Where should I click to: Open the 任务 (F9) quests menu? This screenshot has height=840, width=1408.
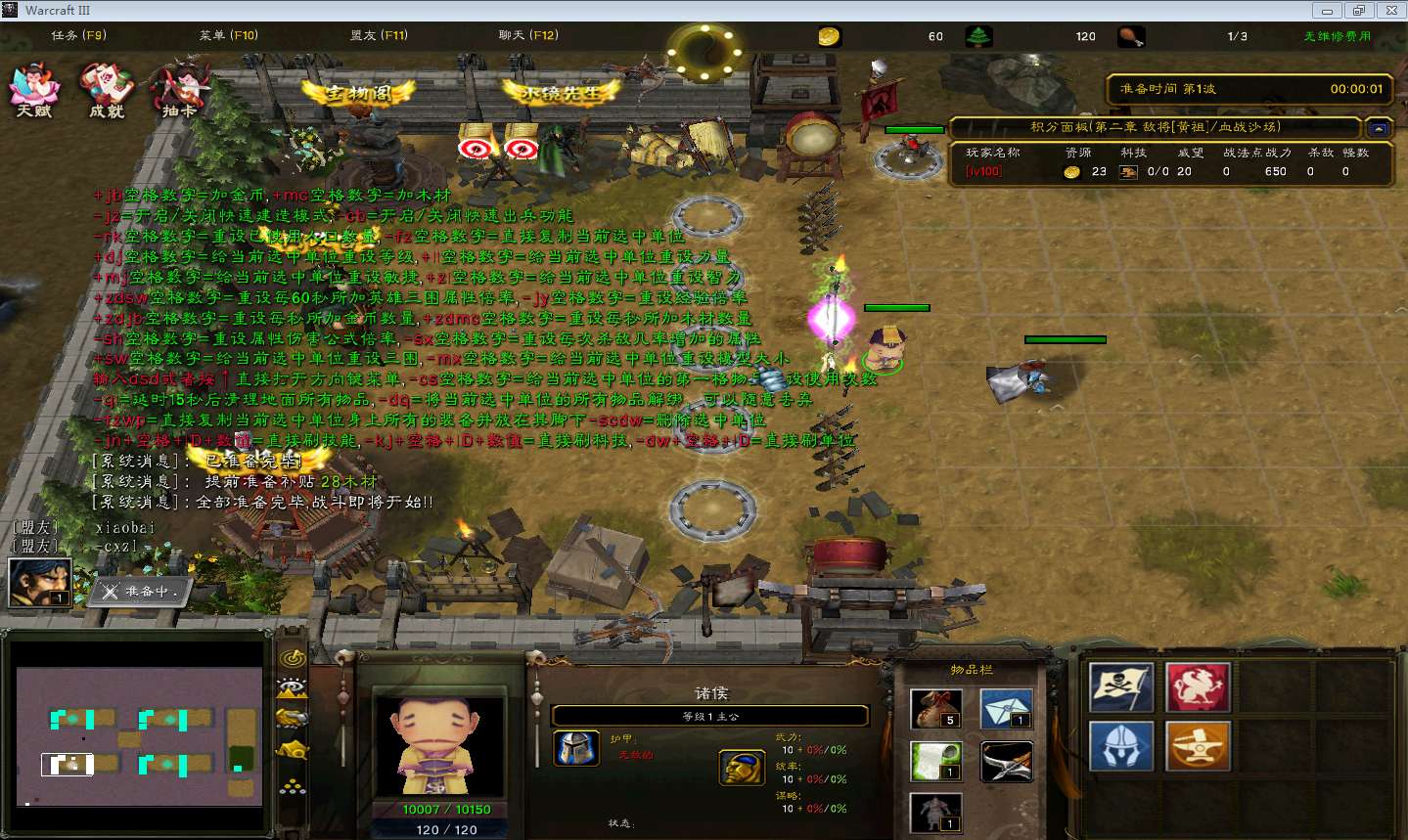click(78, 35)
